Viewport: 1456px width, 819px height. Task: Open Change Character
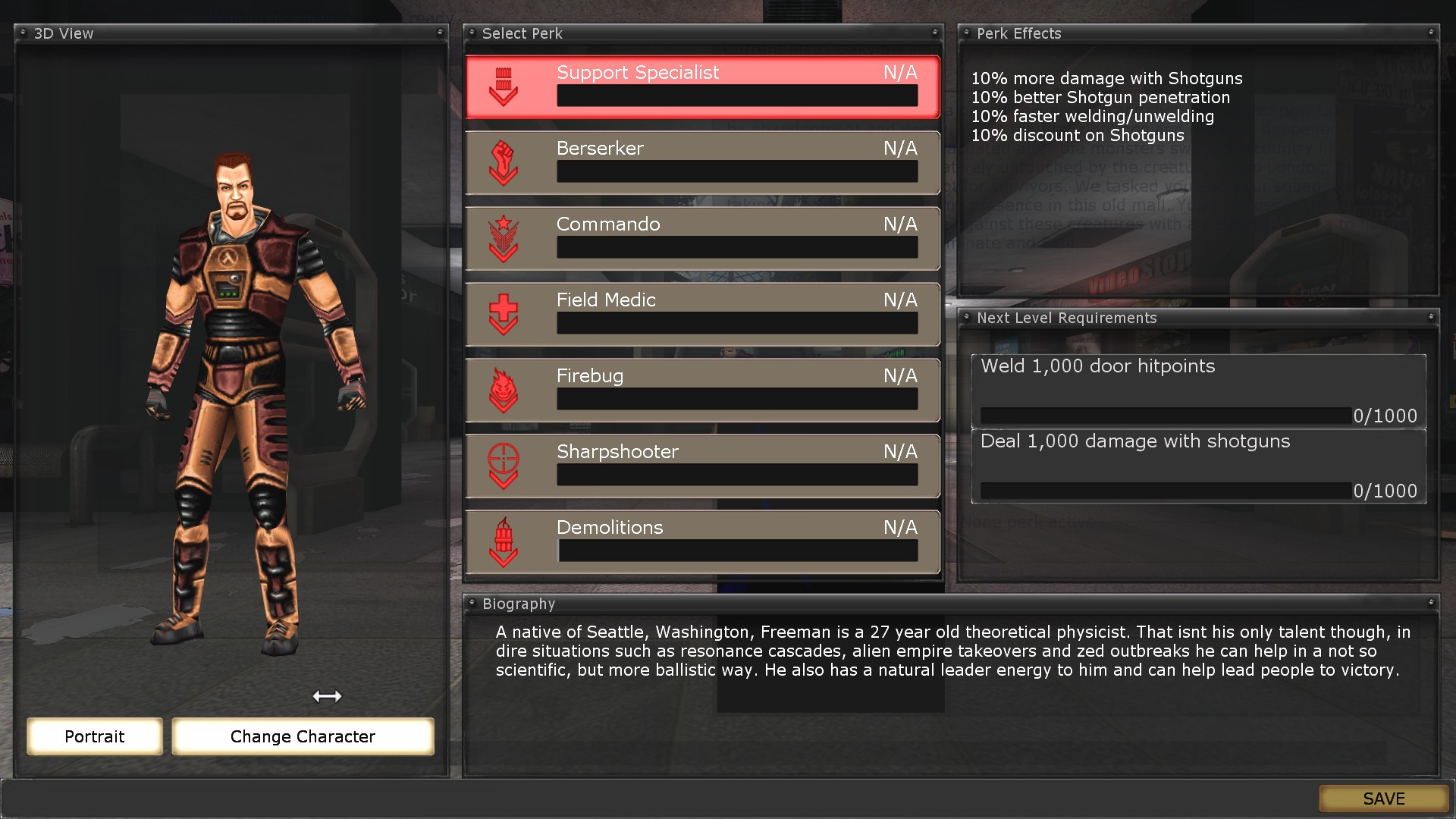coord(303,736)
